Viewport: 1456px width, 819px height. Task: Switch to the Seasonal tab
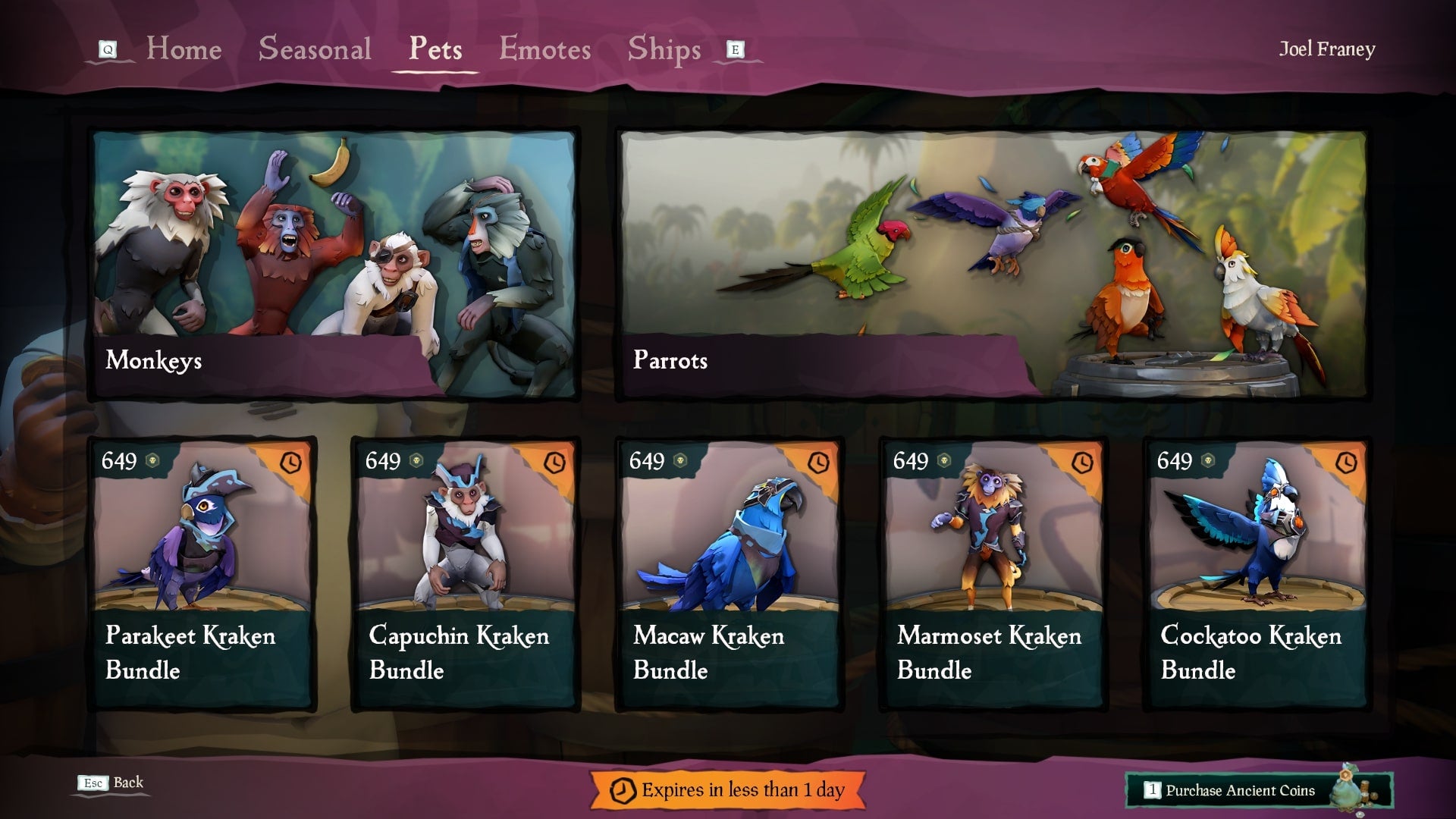(x=314, y=49)
